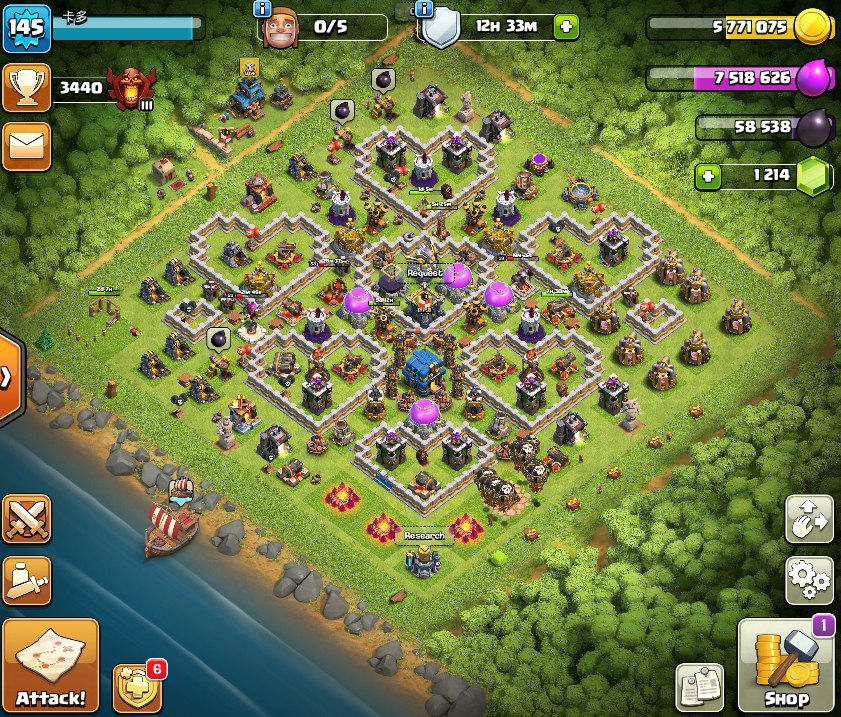Image resolution: width=841 pixels, height=717 pixels.
Task: Tap the trophy icon
Action: click(x=25, y=88)
